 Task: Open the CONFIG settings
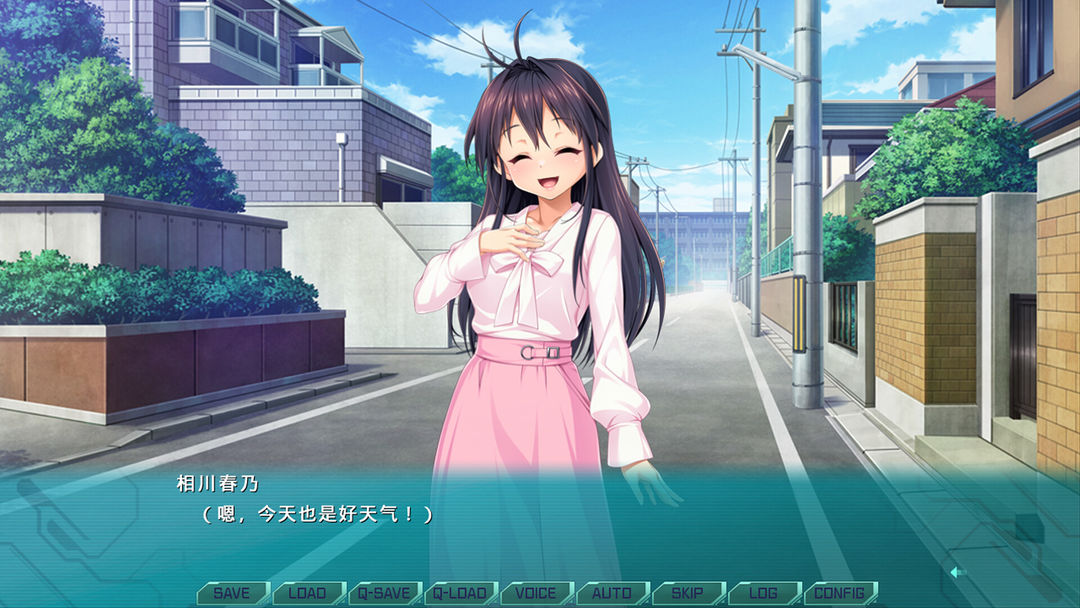839,593
